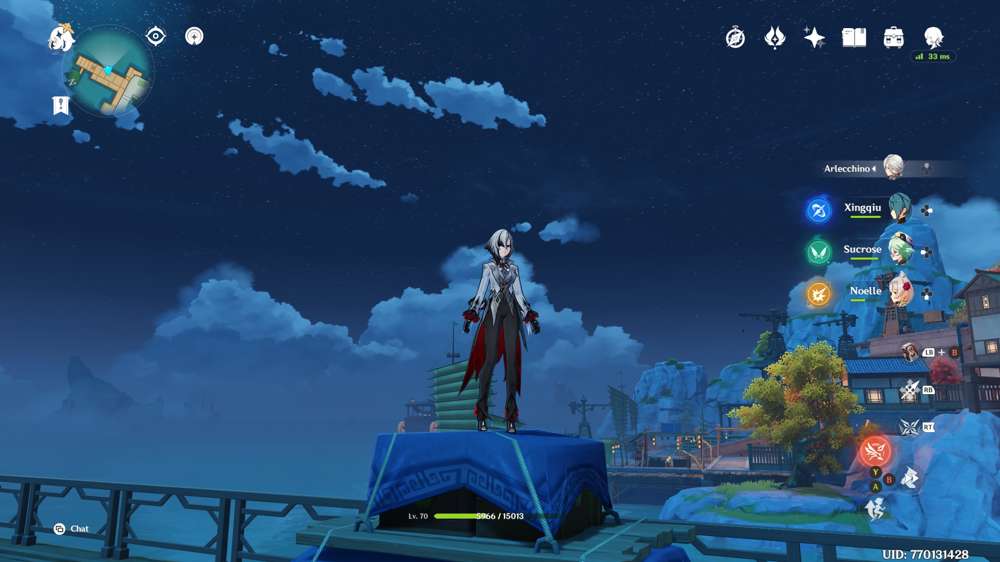The image size is (1000, 562).
Task: Toggle the eye-shaped view icon
Action: click(x=155, y=37)
